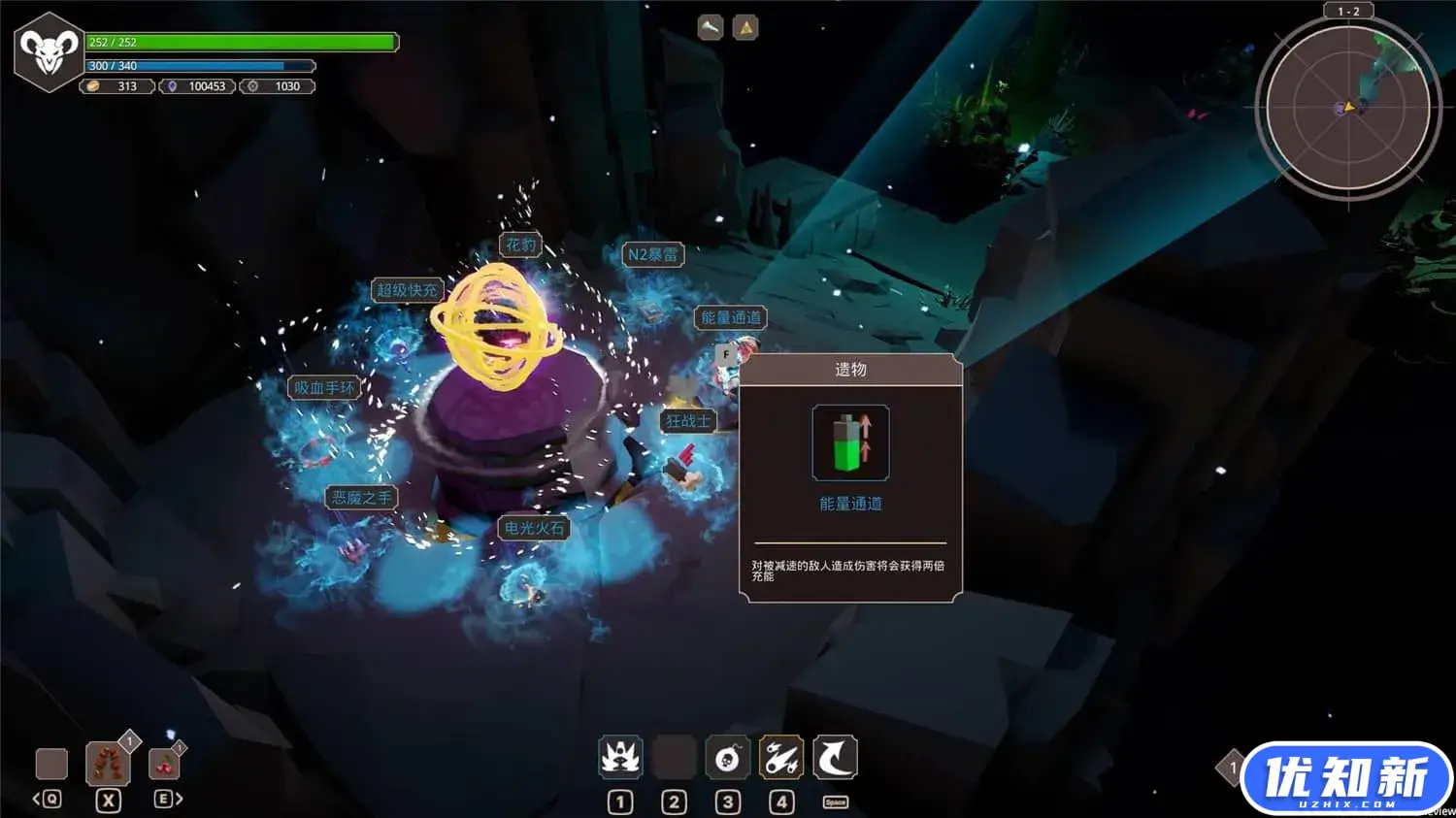Select the meteor shower ability icon
The height and width of the screenshot is (818, 1456).
click(781, 758)
